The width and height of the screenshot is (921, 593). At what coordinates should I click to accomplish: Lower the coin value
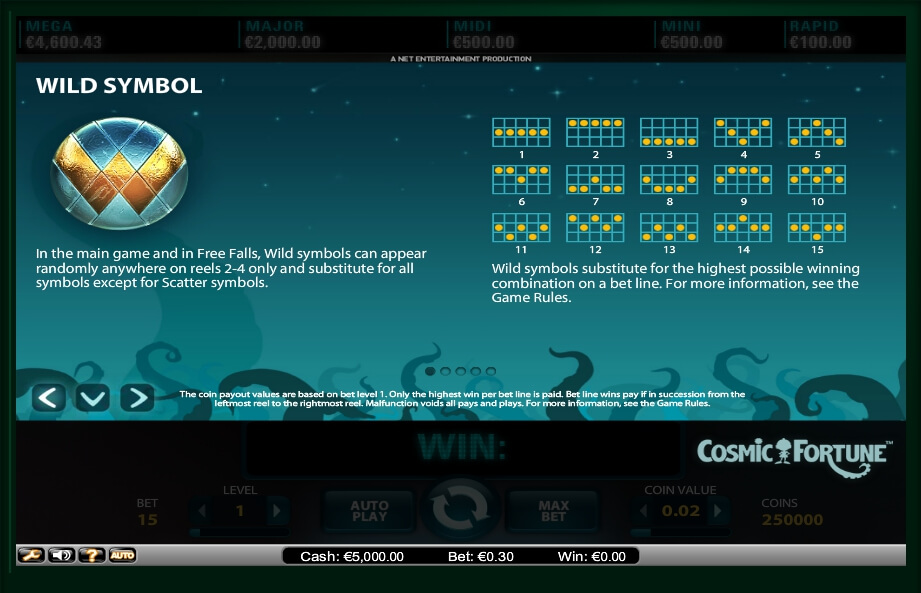coord(645,512)
